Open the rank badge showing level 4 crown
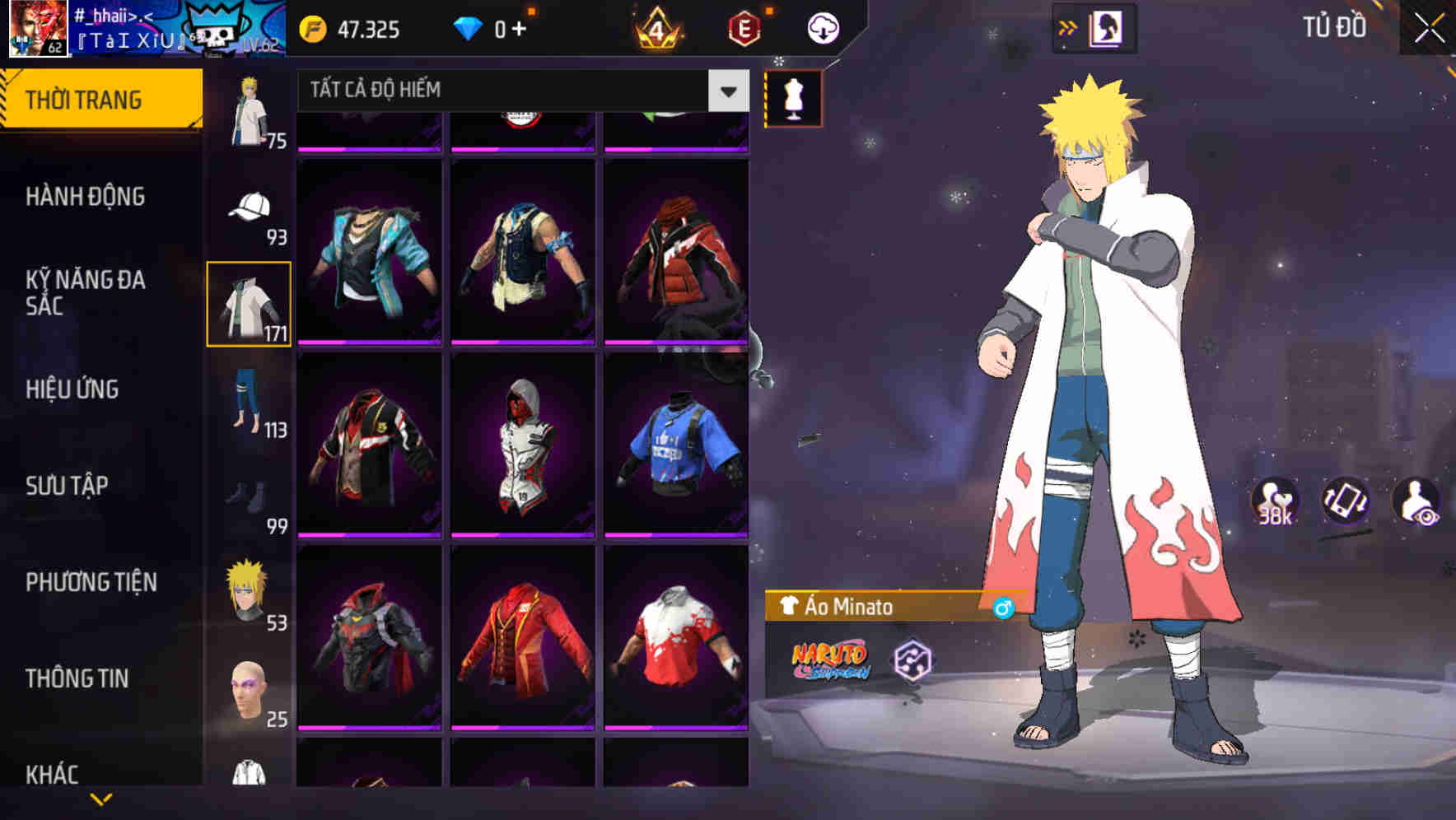The image size is (1456, 820). (659, 28)
